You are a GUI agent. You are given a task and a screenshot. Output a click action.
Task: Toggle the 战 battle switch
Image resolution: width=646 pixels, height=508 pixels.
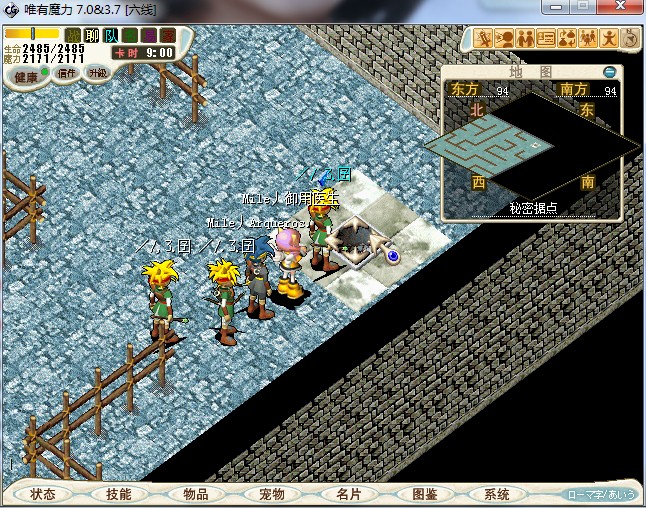[x=73, y=36]
